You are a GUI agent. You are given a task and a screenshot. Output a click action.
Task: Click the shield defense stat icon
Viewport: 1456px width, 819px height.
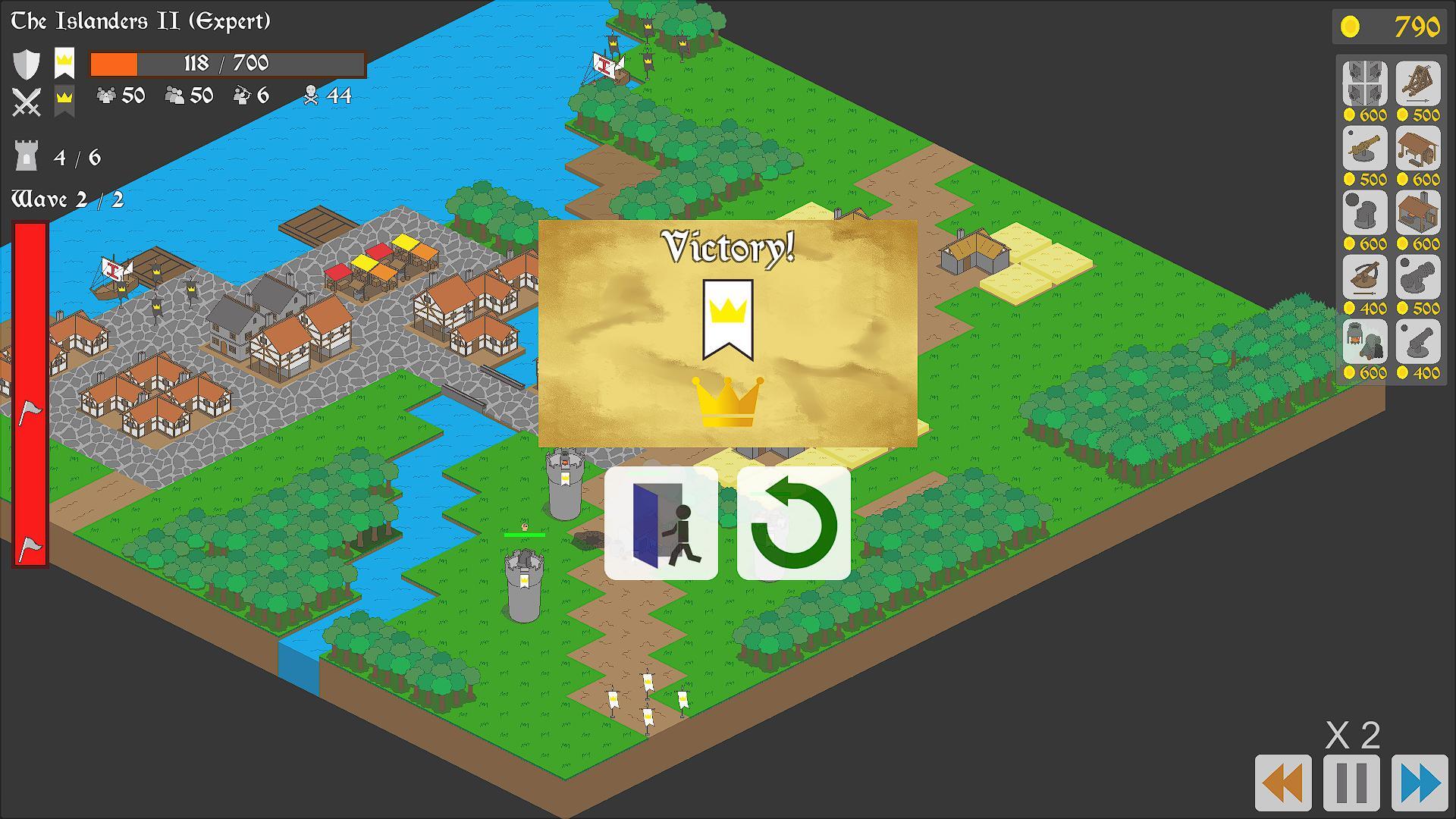27,64
